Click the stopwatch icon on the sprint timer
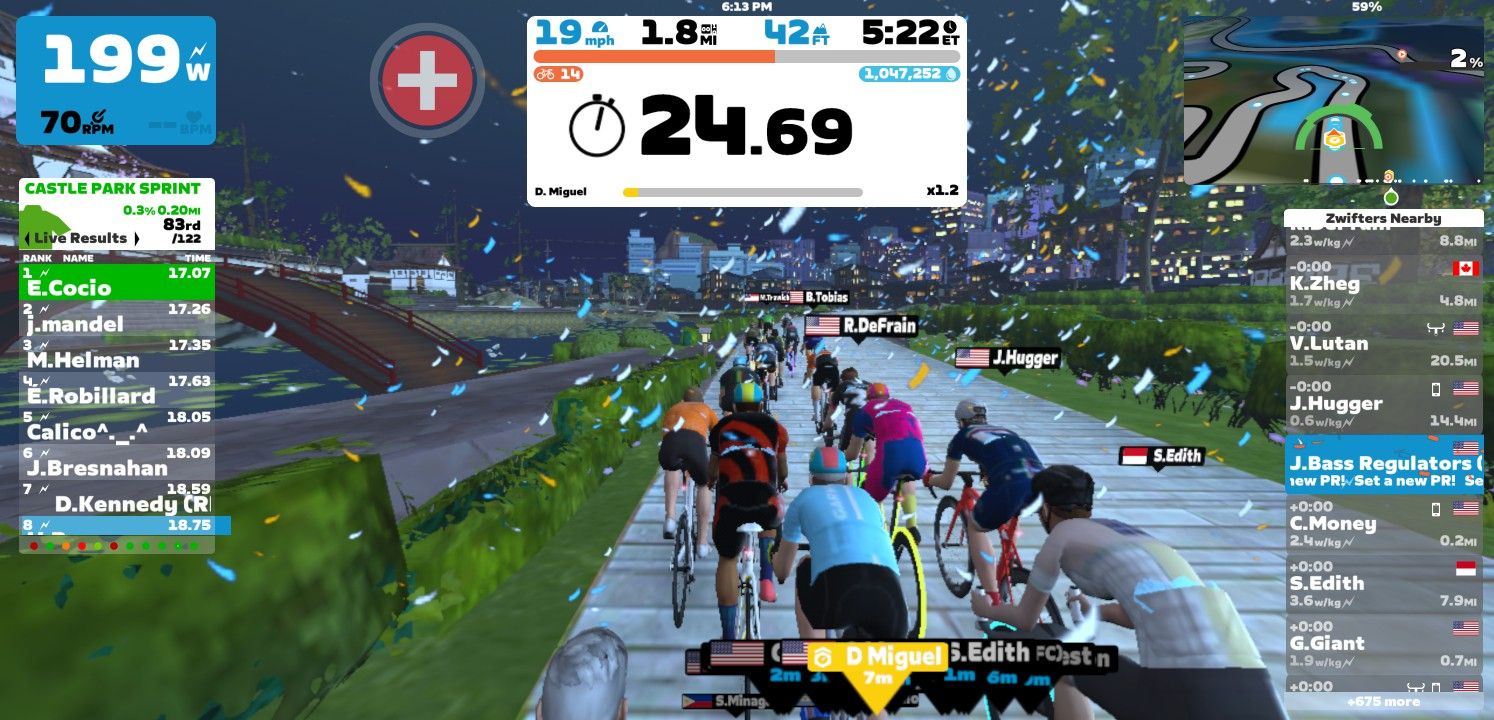This screenshot has width=1494, height=720. [x=599, y=127]
